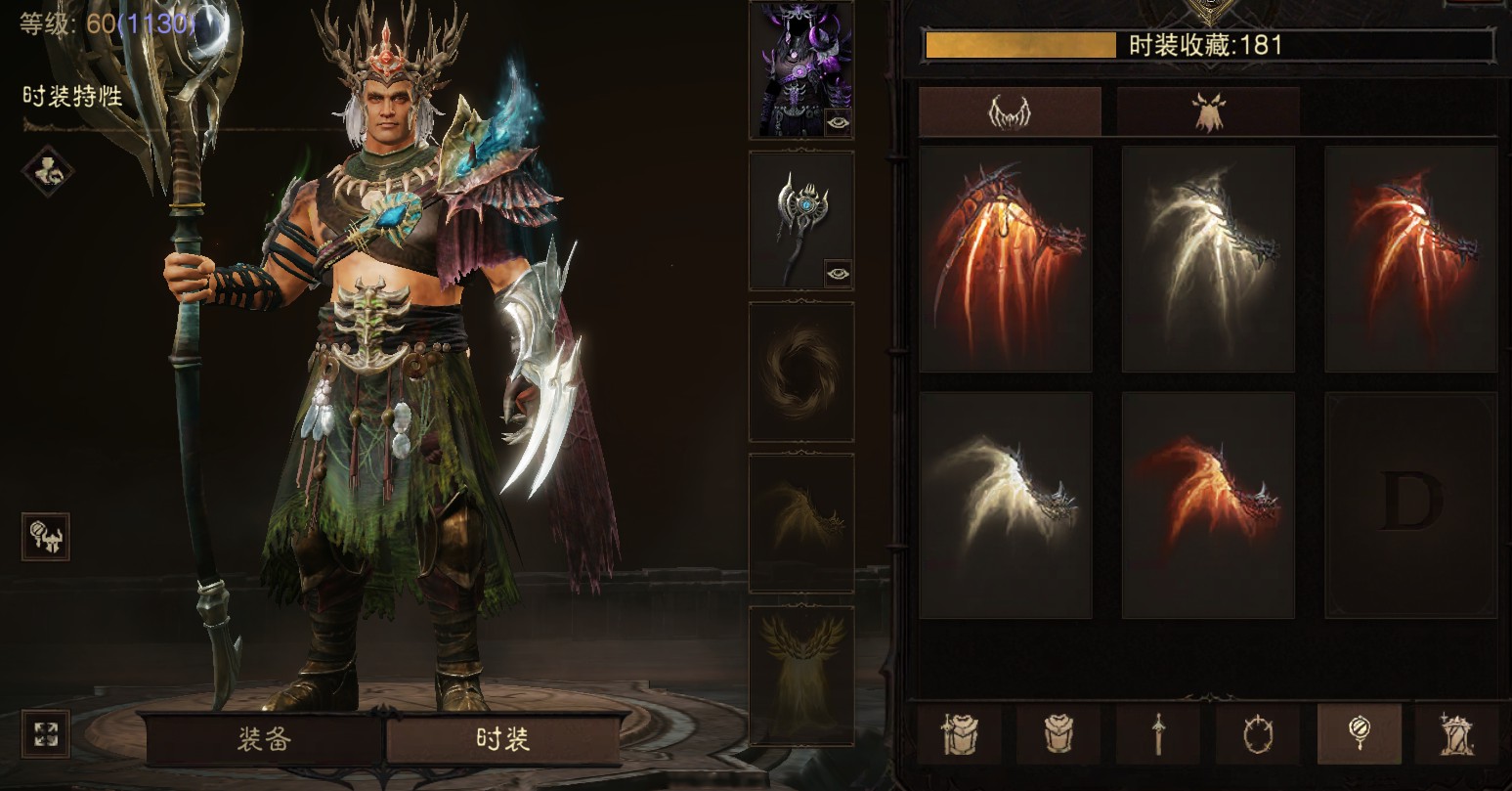Click the diamond icon under 时装特性
The width and height of the screenshot is (1512, 791).
pyautogui.click(x=47, y=170)
